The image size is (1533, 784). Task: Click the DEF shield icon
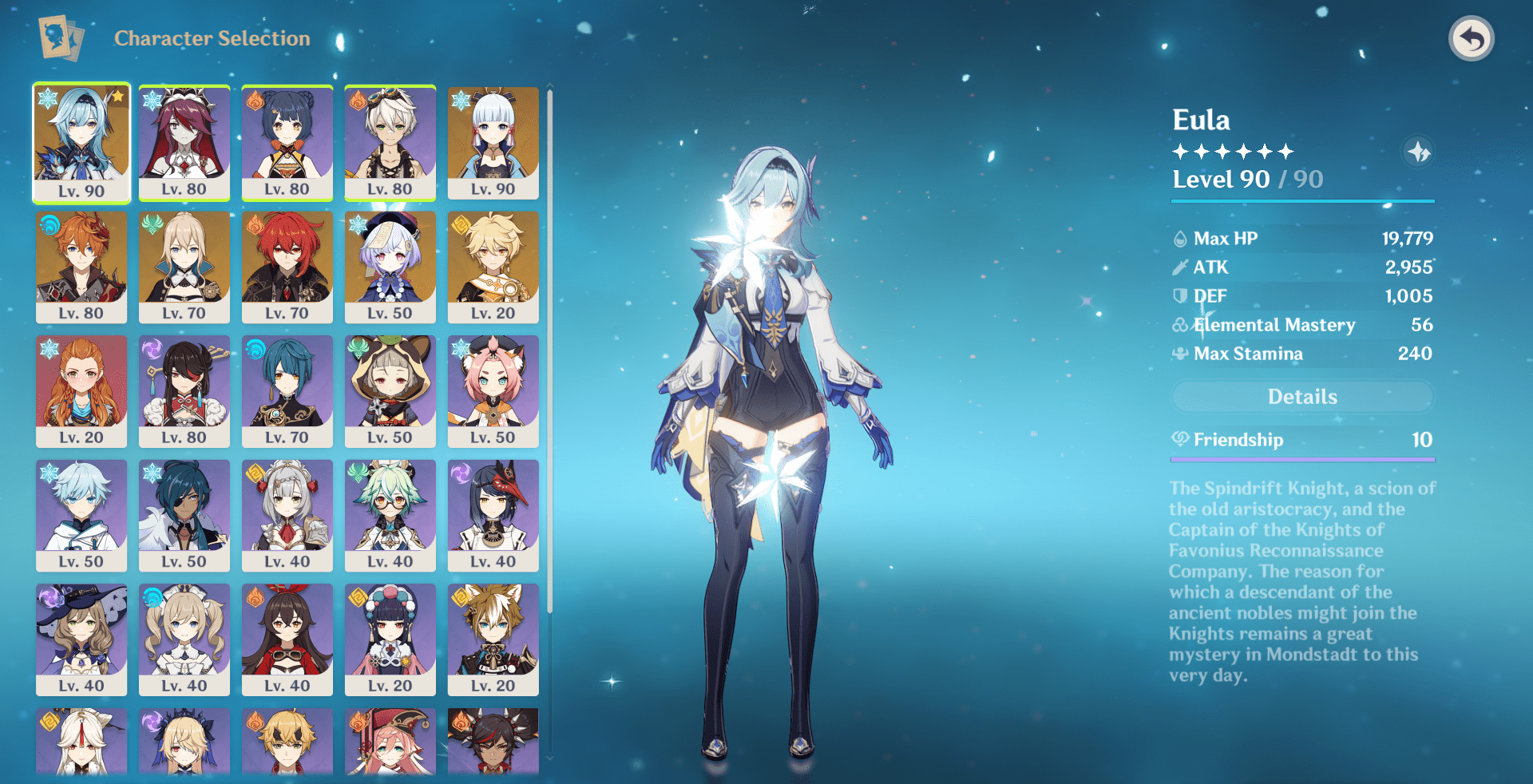click(x=1179, y=296)
